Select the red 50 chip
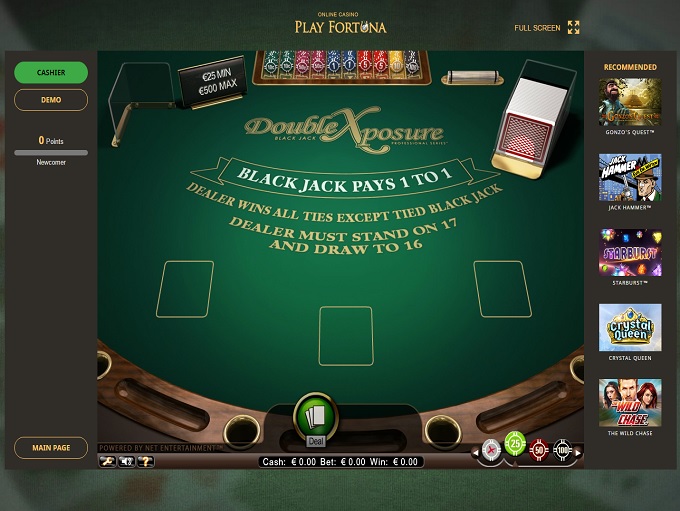680x511 pixels. coord(539,451)
